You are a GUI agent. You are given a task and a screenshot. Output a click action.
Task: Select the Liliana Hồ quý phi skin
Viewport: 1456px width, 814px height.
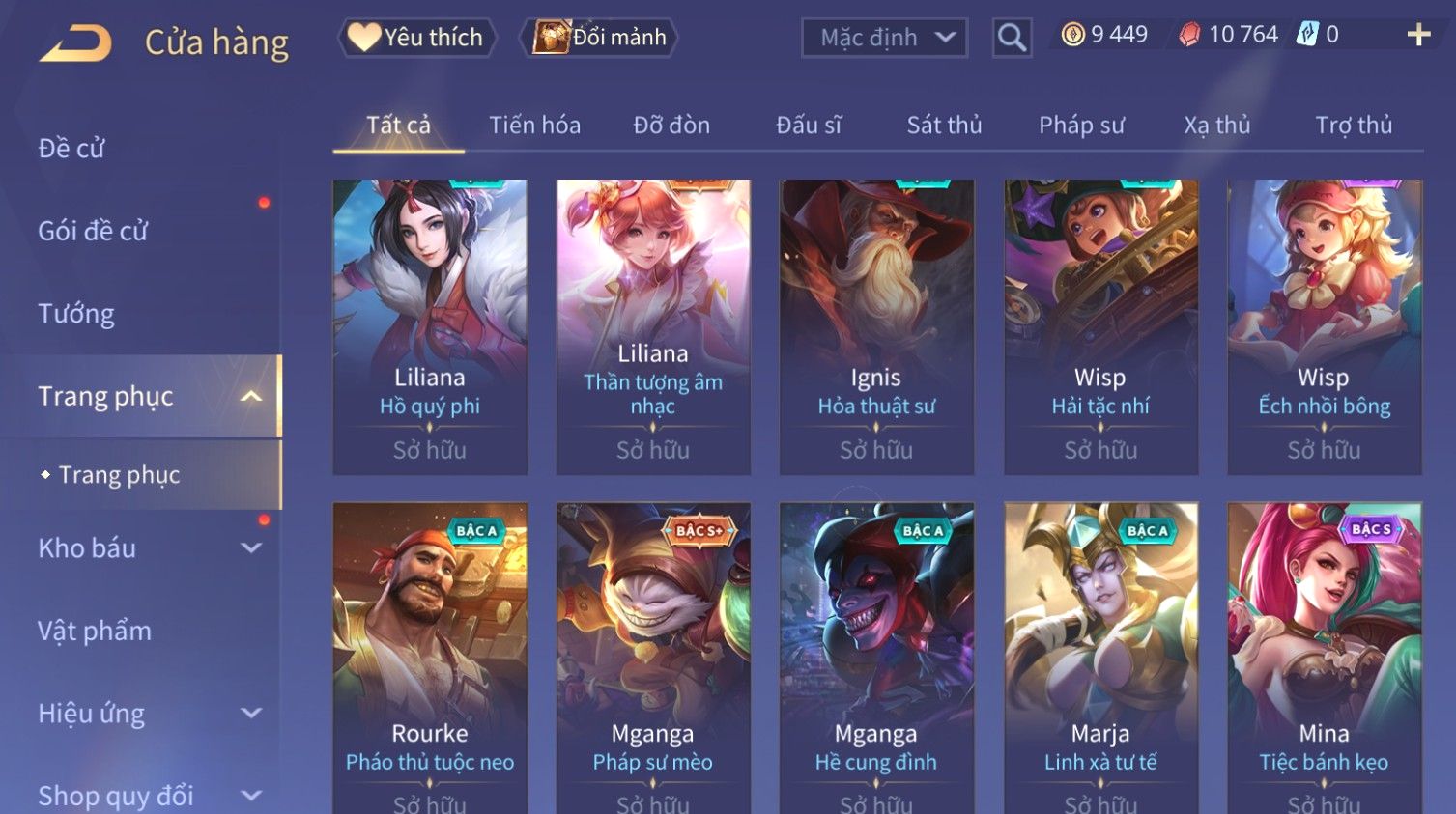click(430, 326)
